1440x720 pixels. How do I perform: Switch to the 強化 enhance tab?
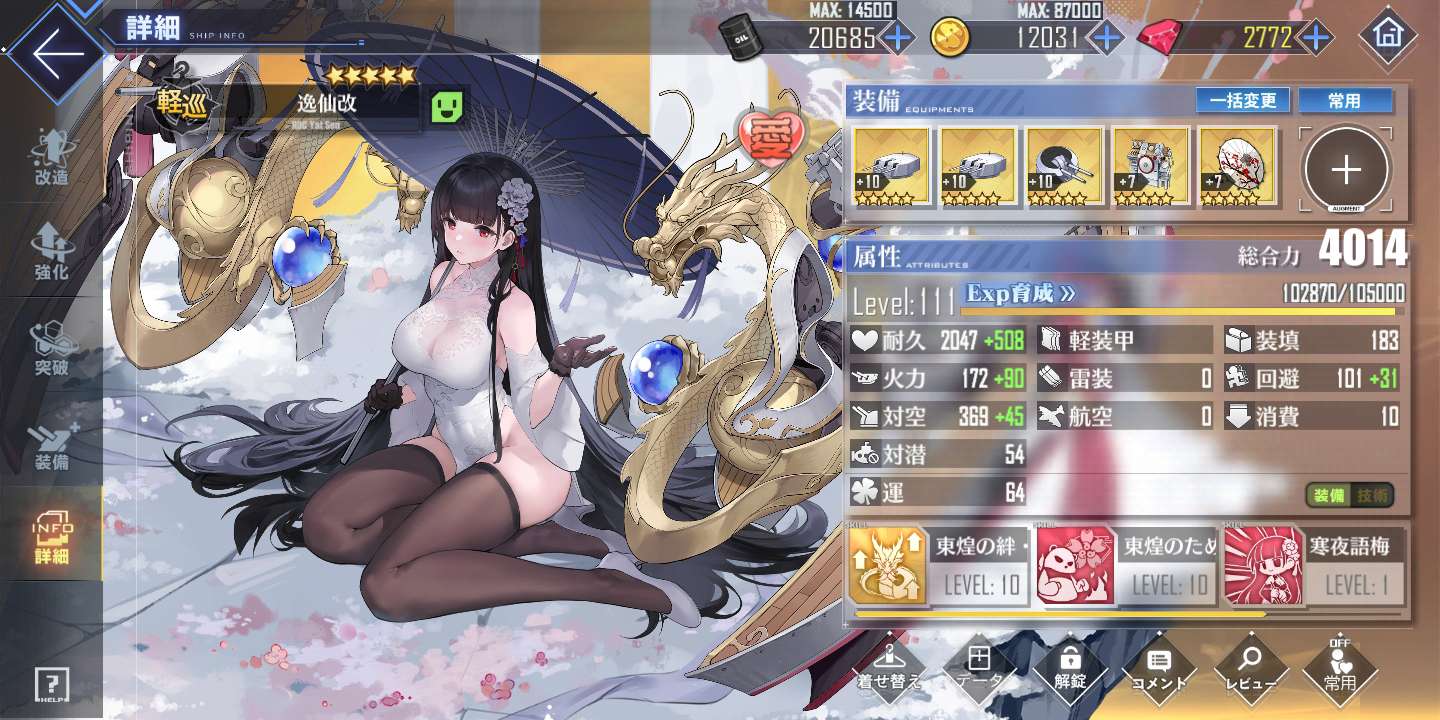[51, 250]
